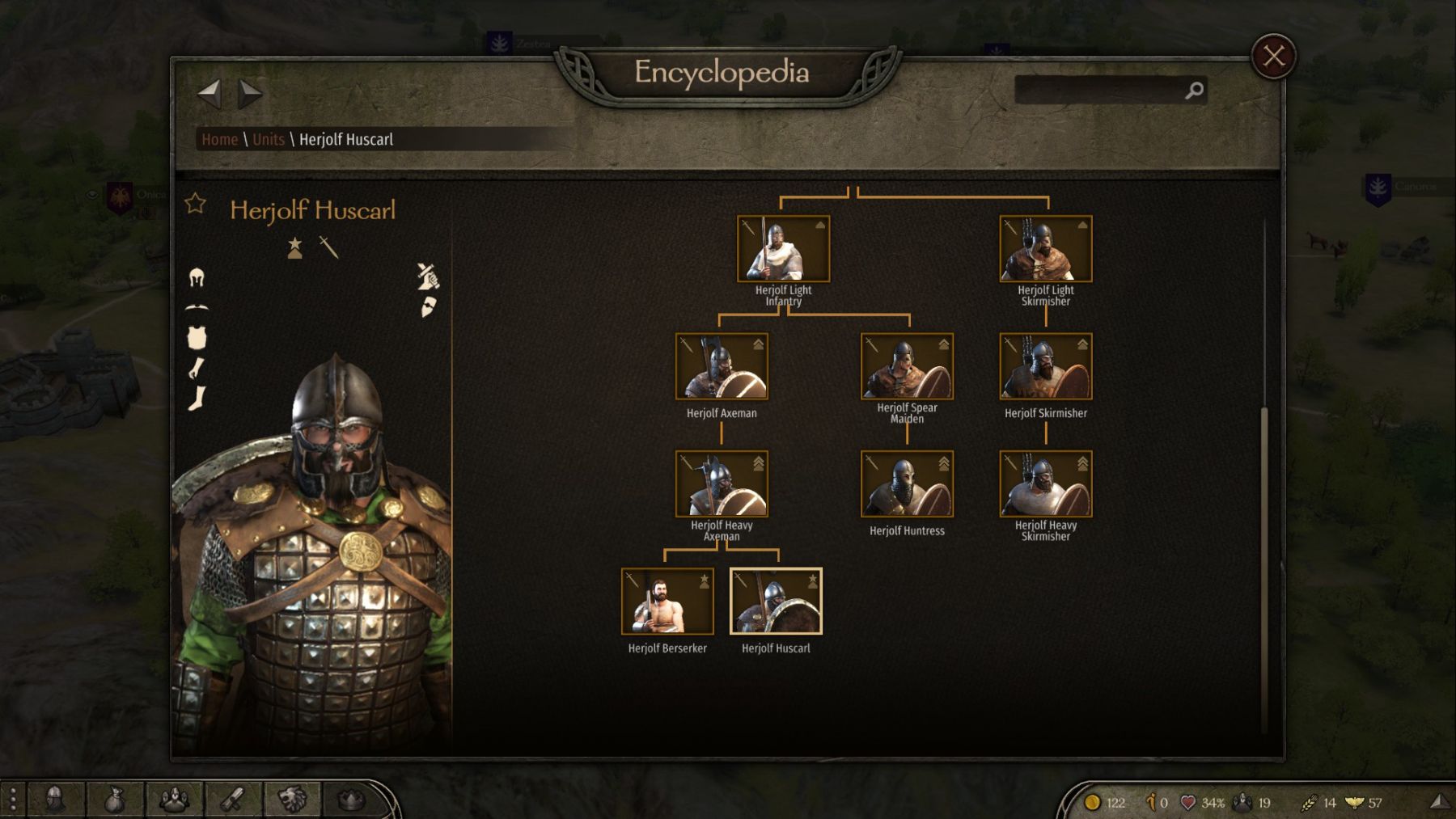Select the body armor equipment icon

pos(197,337)
